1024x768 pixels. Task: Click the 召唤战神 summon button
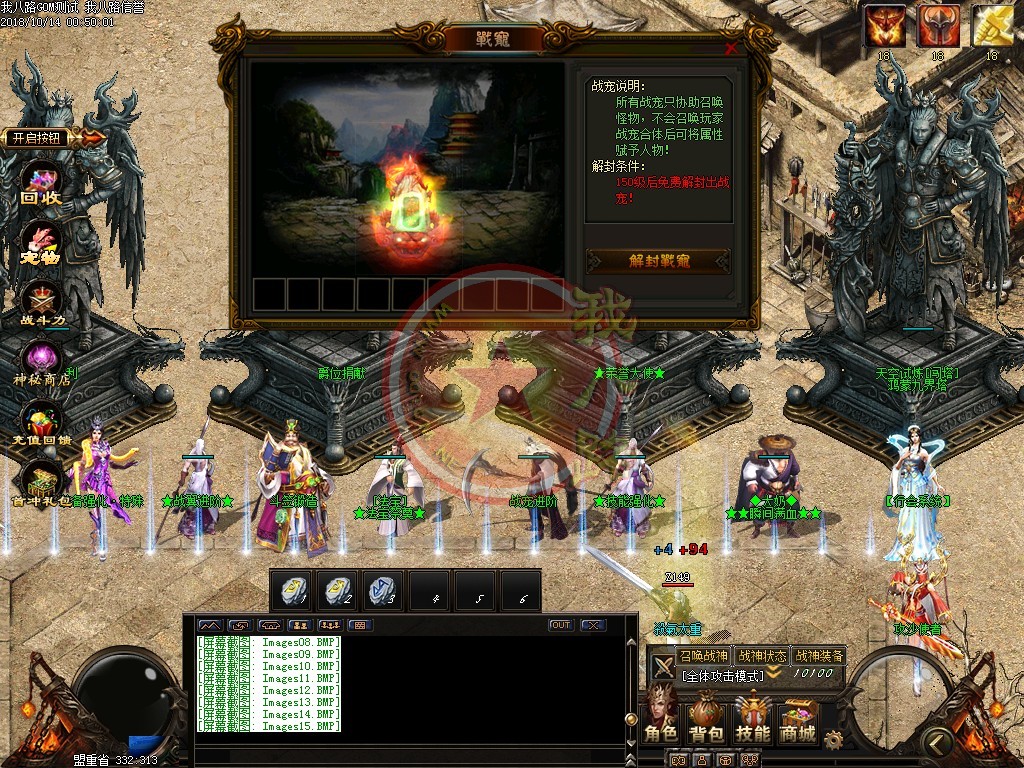click(703, 656)
